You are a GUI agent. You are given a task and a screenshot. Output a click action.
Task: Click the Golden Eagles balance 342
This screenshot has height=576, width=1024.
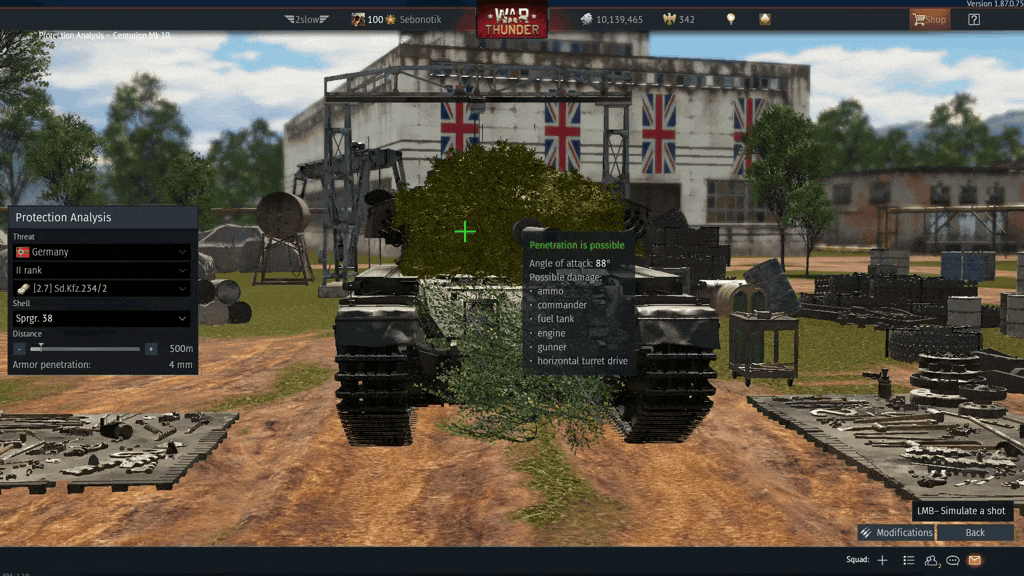678,19
